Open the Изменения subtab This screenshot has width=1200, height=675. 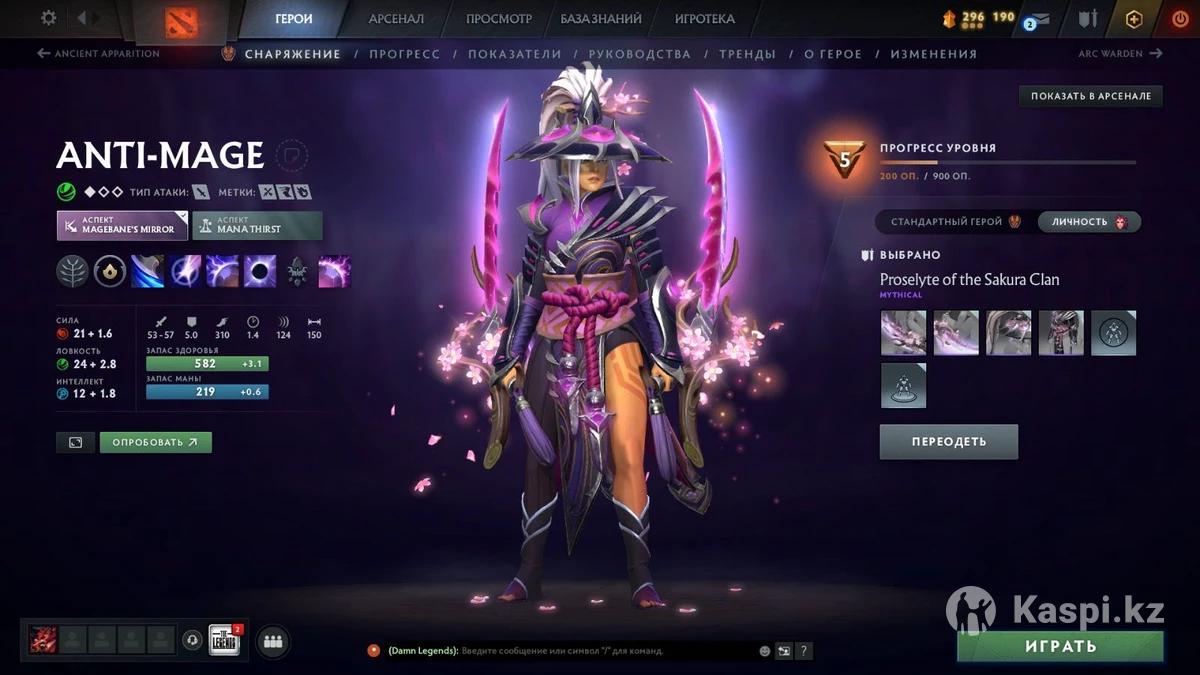click(x=933, y=54)
